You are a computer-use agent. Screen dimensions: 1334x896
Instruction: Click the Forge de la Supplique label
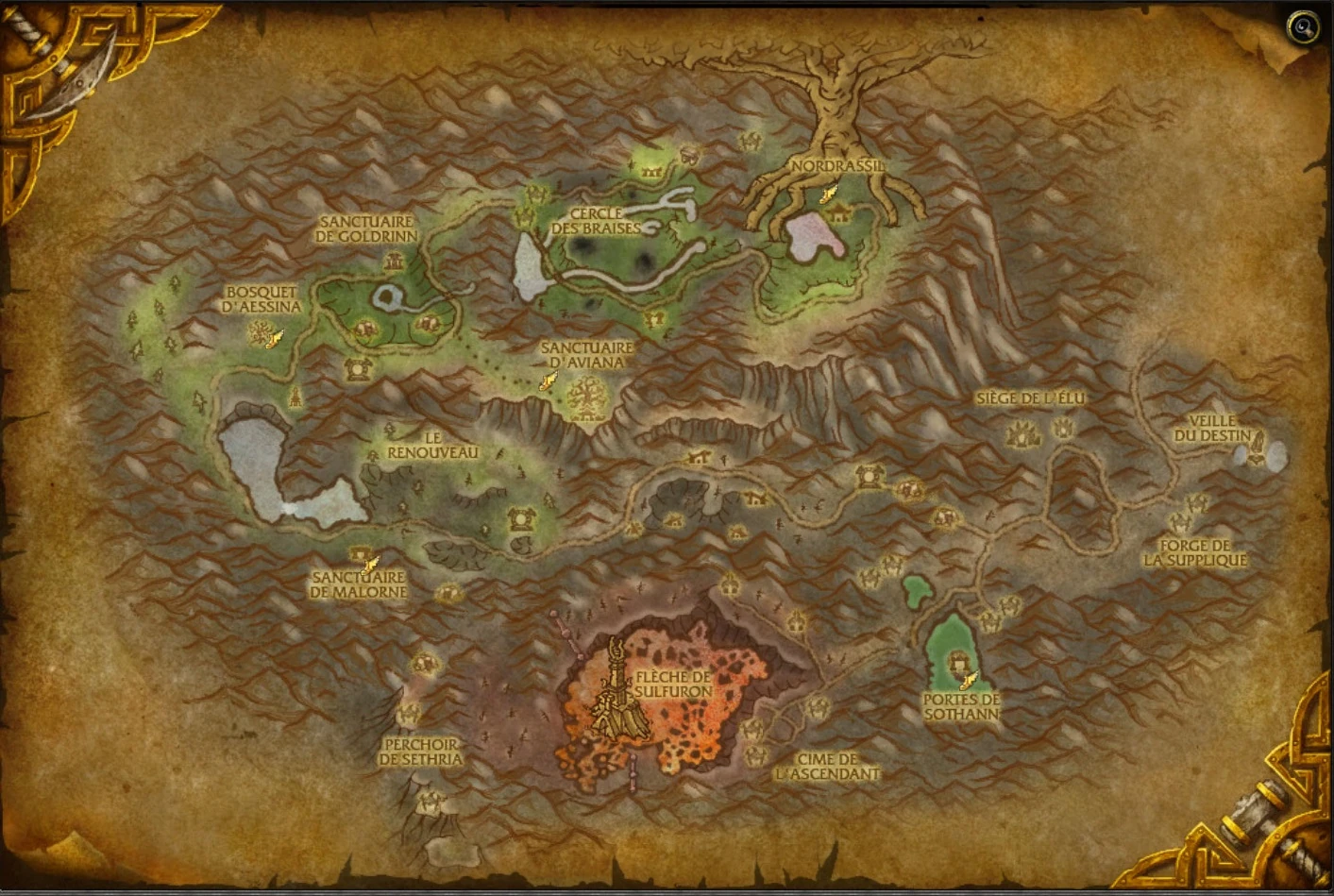1195,551
